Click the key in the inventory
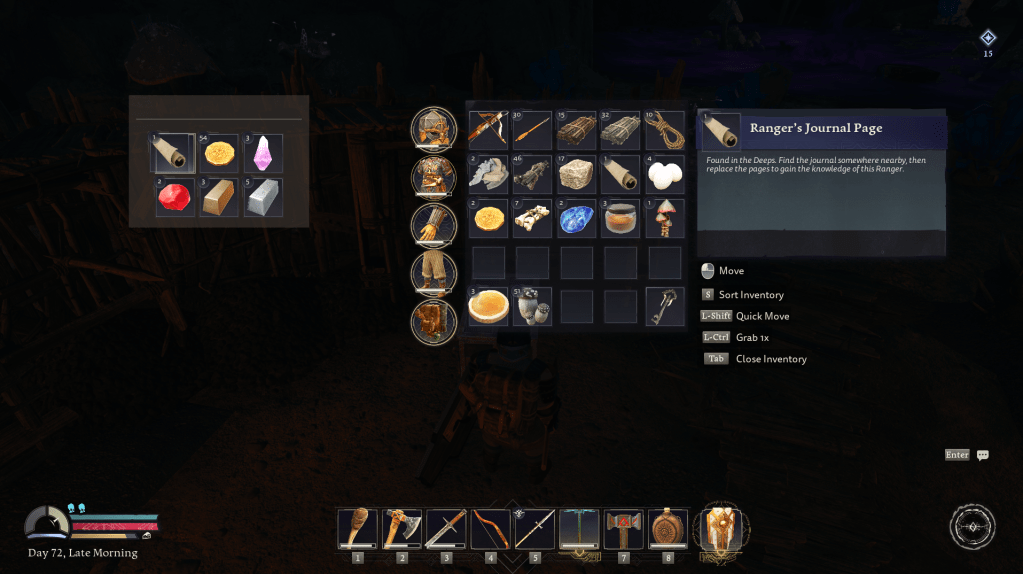This screenshot has width=1023, height=574. pos(665,306)
